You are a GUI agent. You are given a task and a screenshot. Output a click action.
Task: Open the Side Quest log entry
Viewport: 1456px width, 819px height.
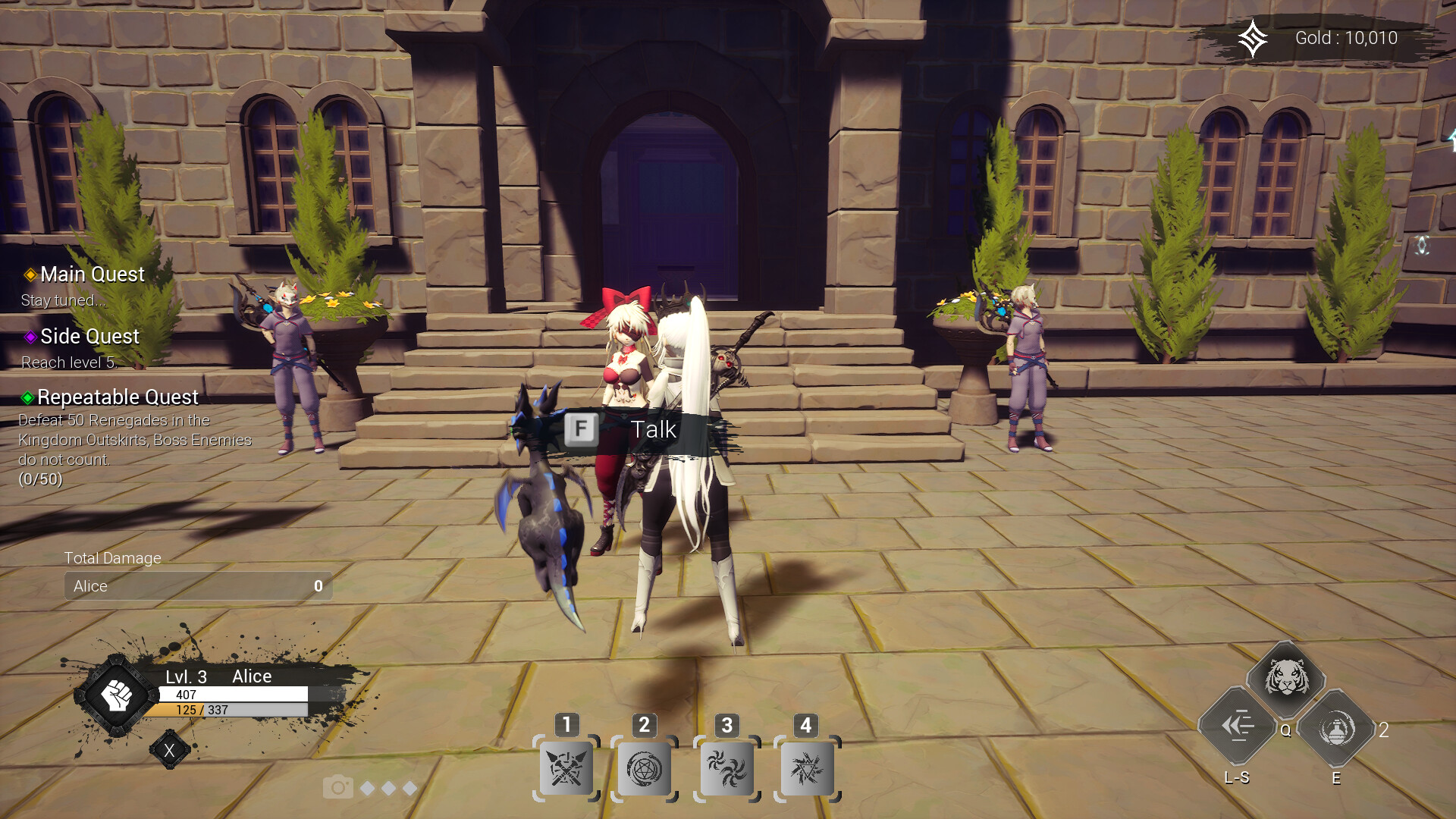[x=89, y=337]
